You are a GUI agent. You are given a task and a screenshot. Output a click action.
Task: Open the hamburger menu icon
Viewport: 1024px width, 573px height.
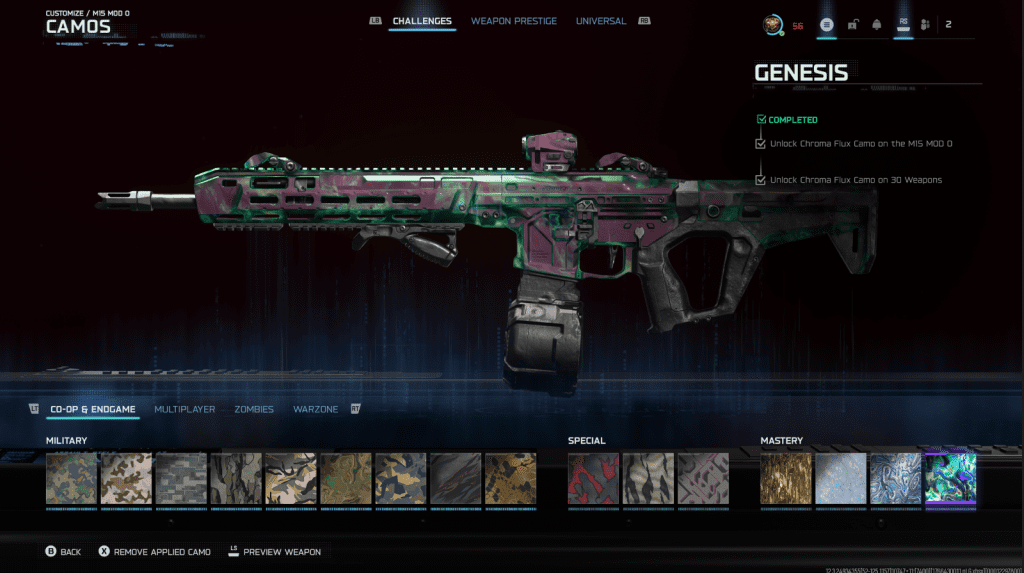click(827, 25)
